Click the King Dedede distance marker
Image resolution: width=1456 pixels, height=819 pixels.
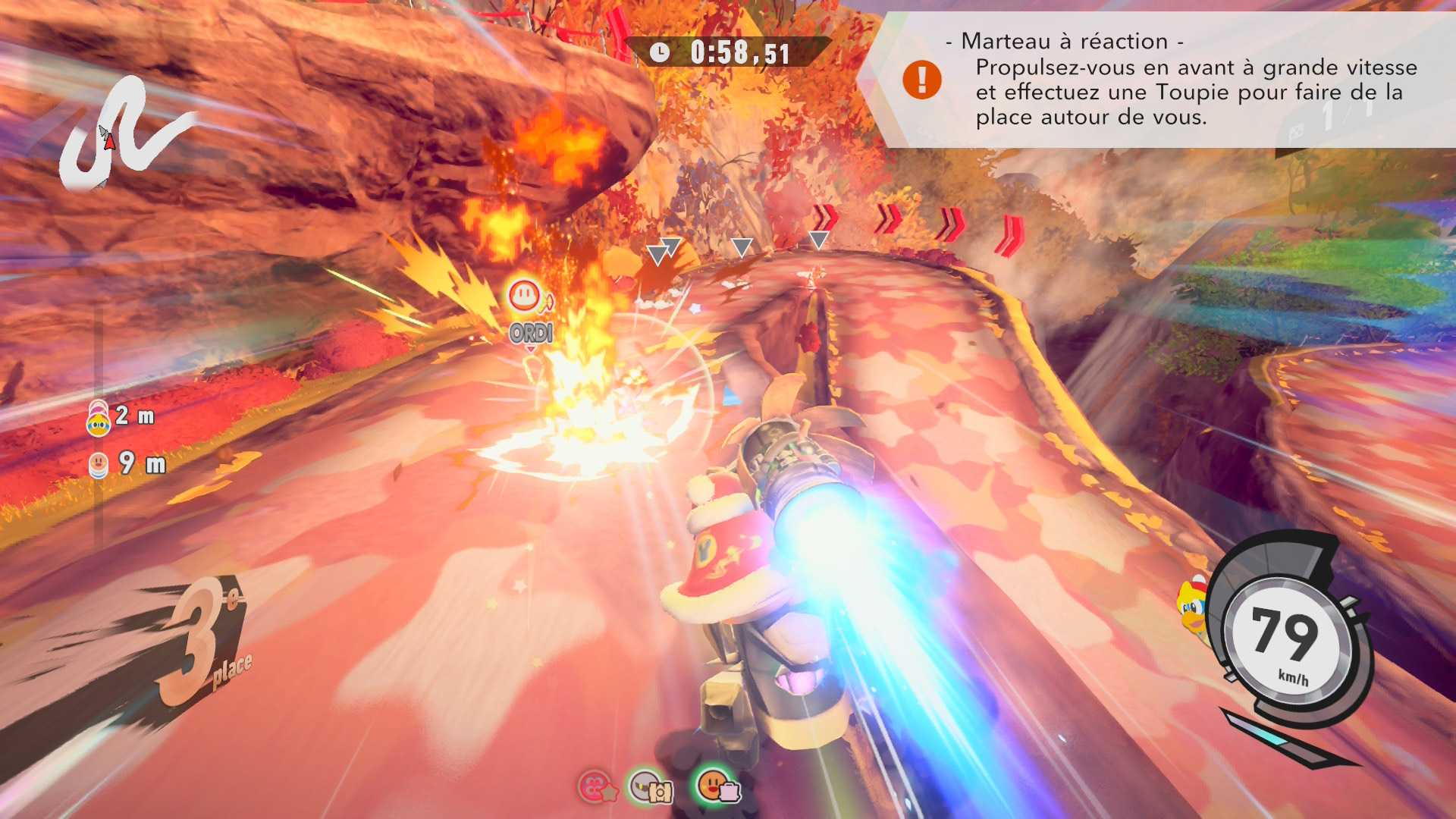(x=121, y=416)
